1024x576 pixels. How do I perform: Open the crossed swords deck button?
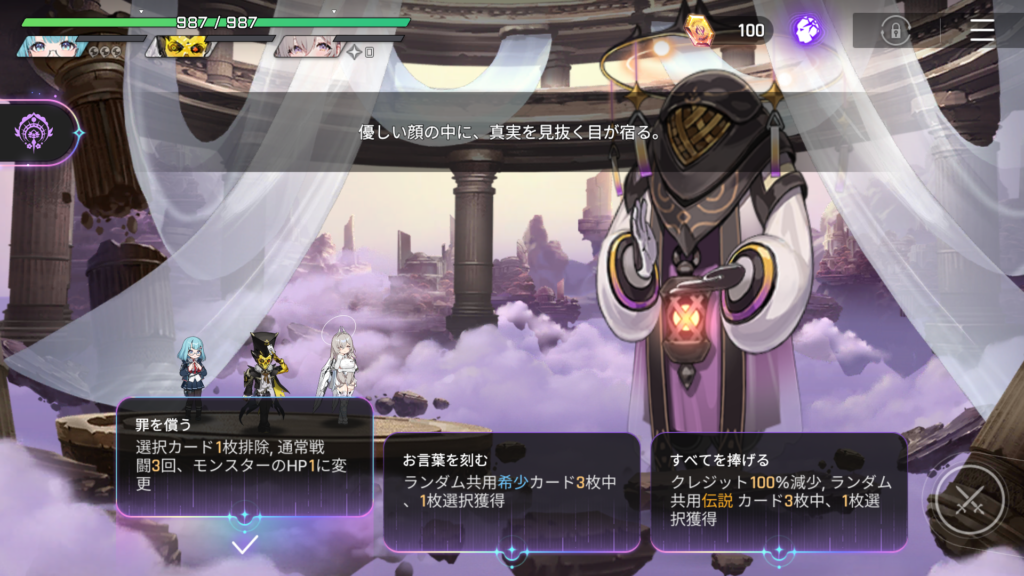tap(967, 503)
